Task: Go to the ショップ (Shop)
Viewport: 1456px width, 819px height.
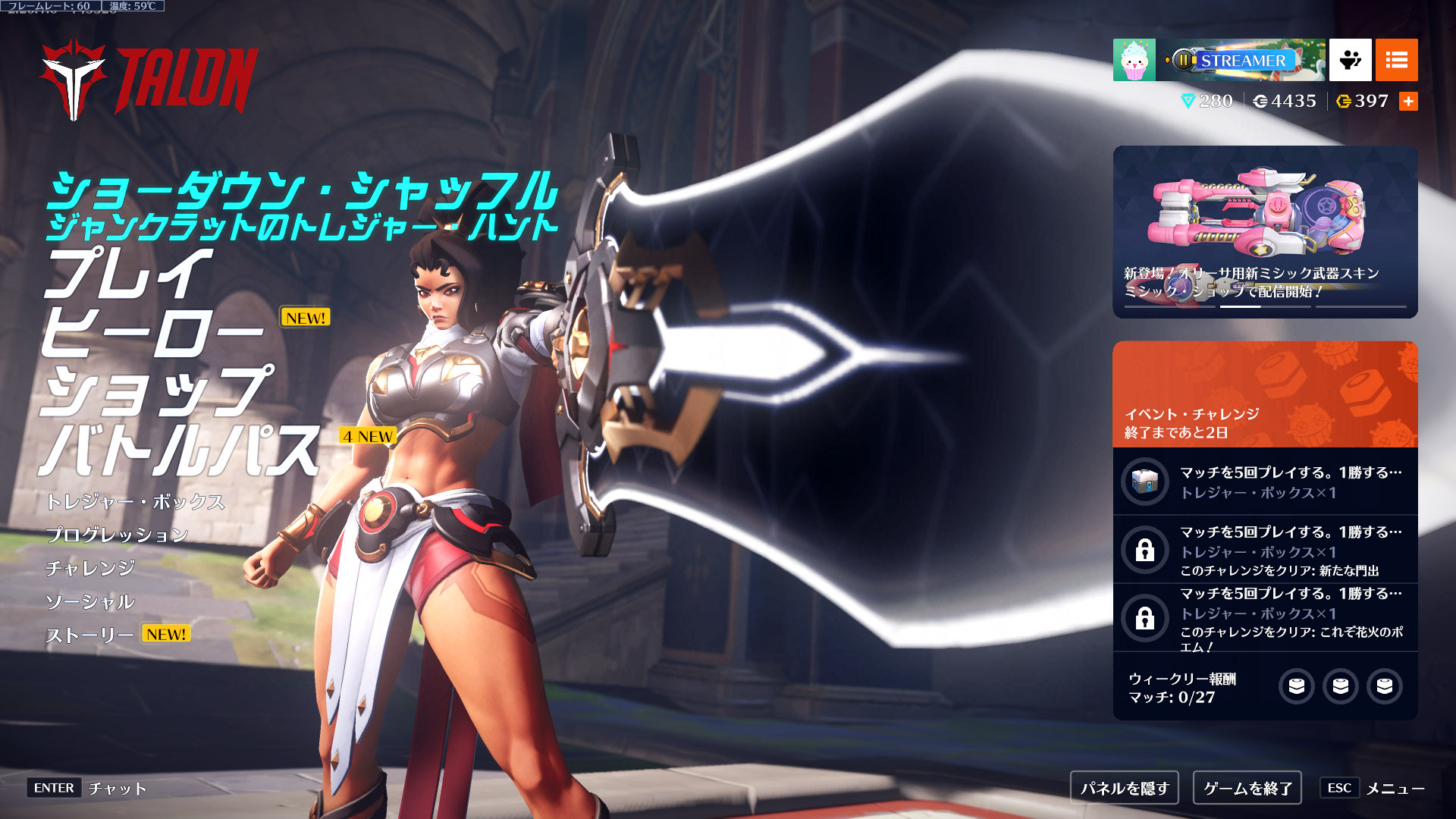Action: (155, 391)
